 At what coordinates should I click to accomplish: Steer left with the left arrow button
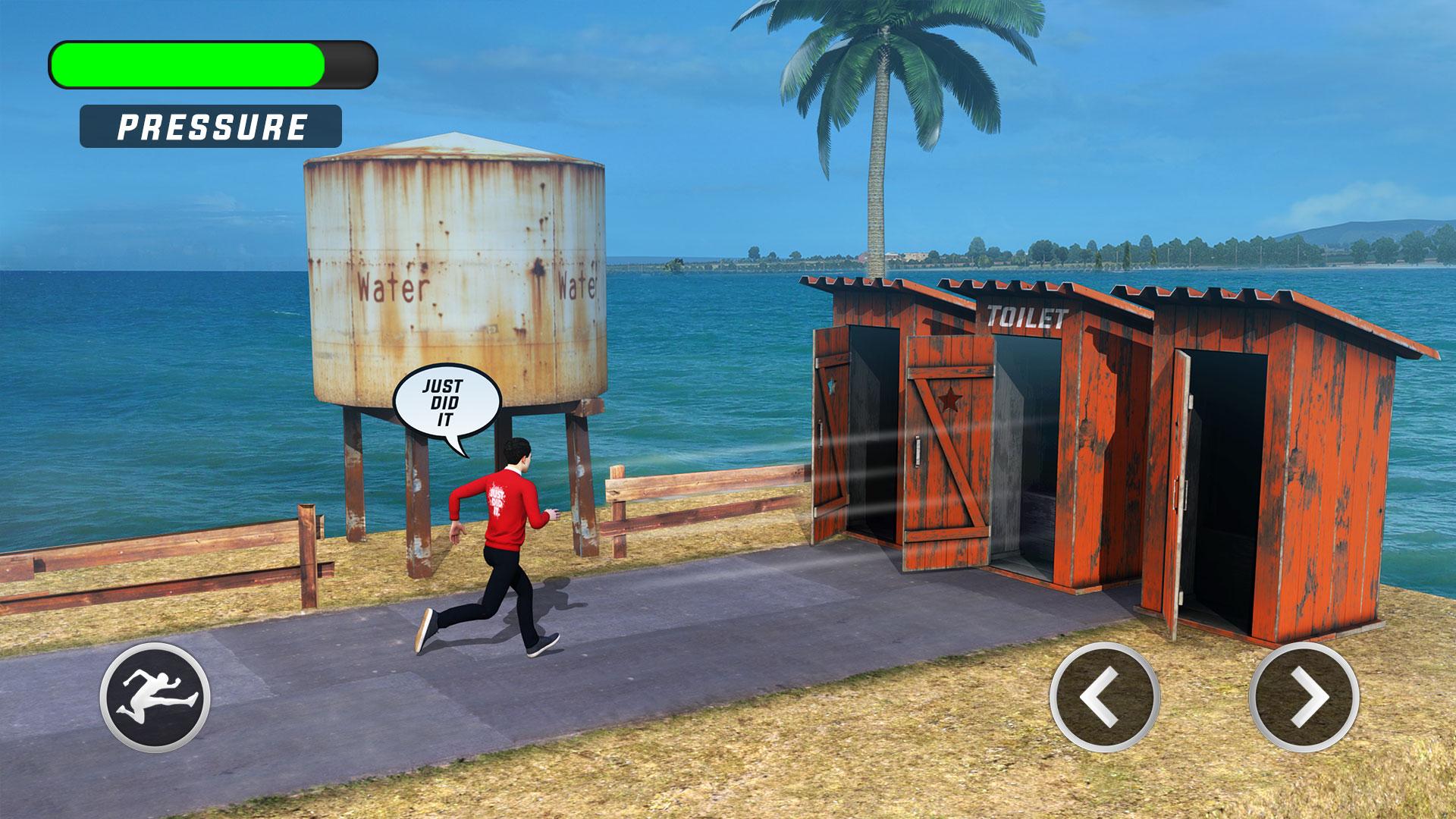click(1105, 698)
